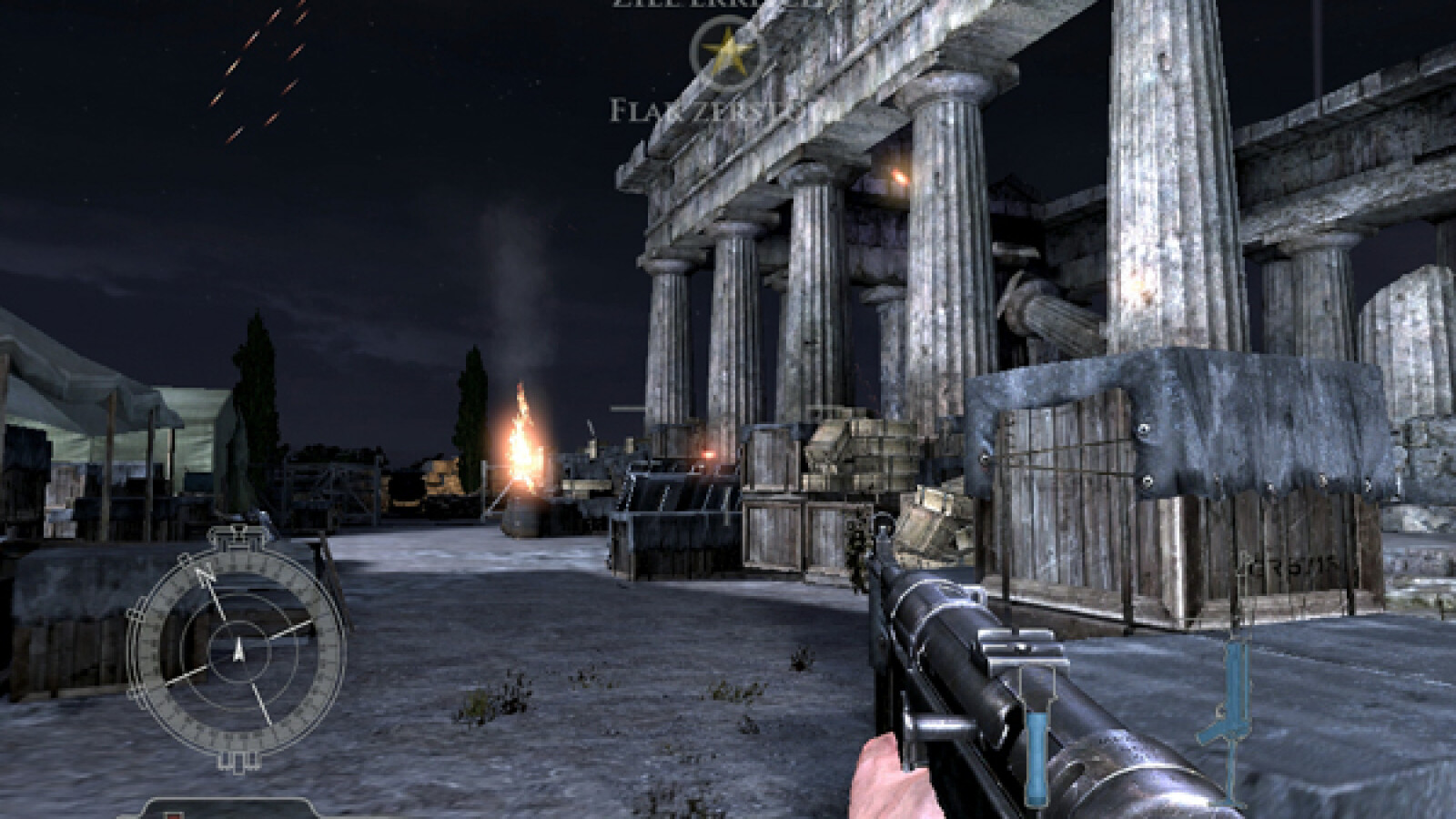1456x819 pixels.
Task: Click the compass radar
Action: coord(238,647)
